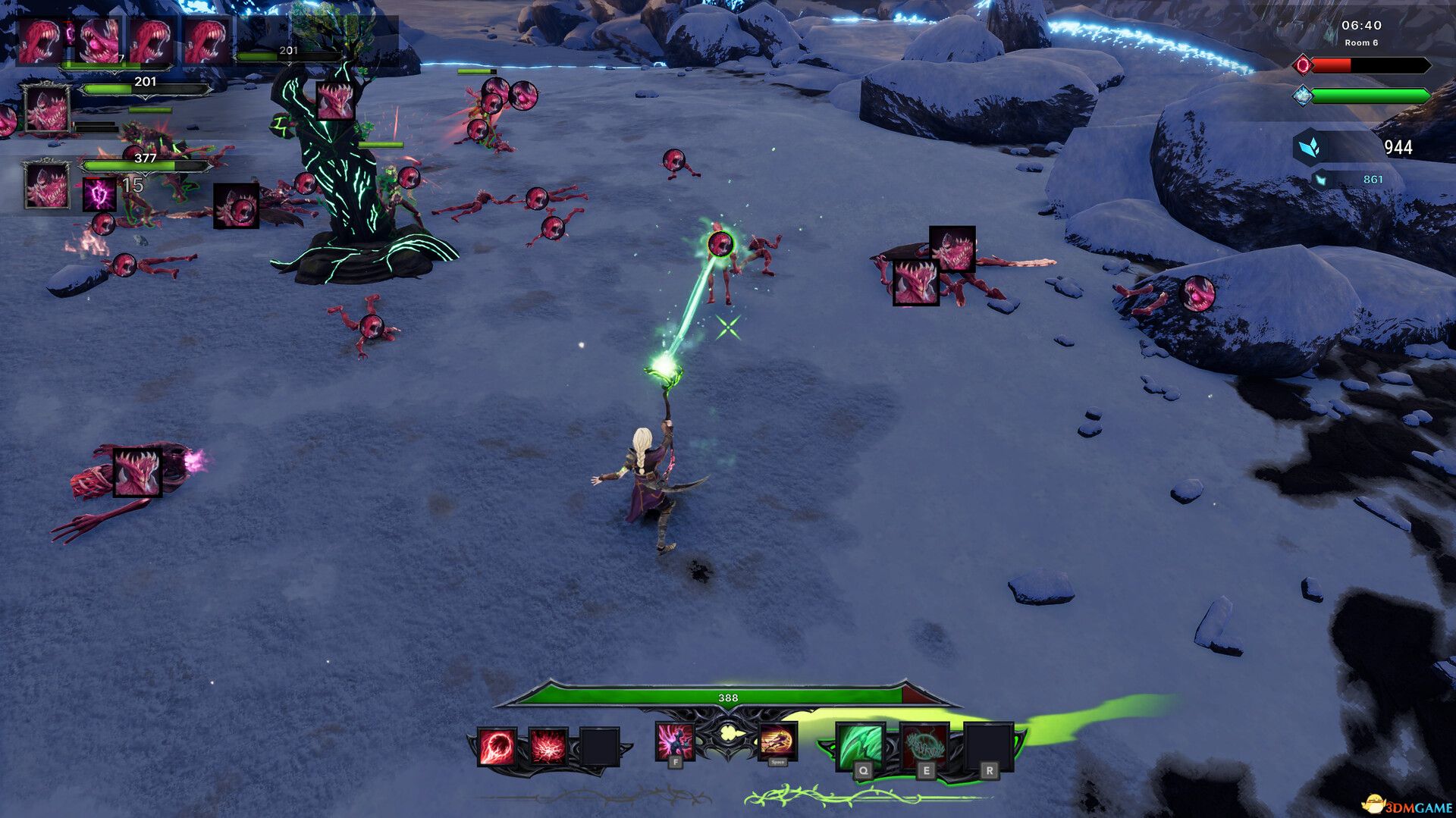Image resolution: width=1456 pixels, height=818 pixels.
Task: Trigger the golden dash ability icon
Action: click(x=777, y=741)
